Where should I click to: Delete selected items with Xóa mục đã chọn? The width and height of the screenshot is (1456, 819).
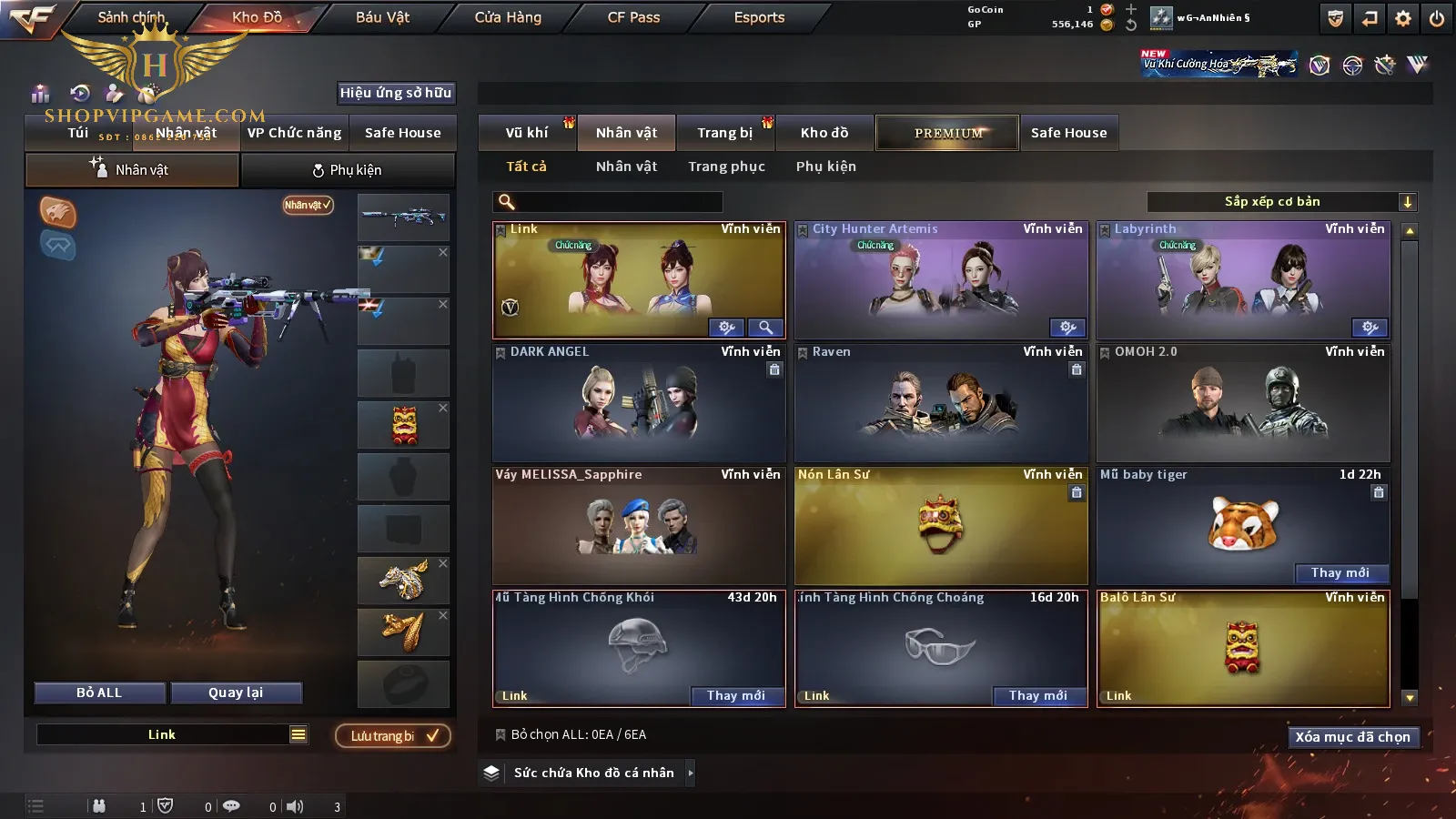click(1352, 737)
